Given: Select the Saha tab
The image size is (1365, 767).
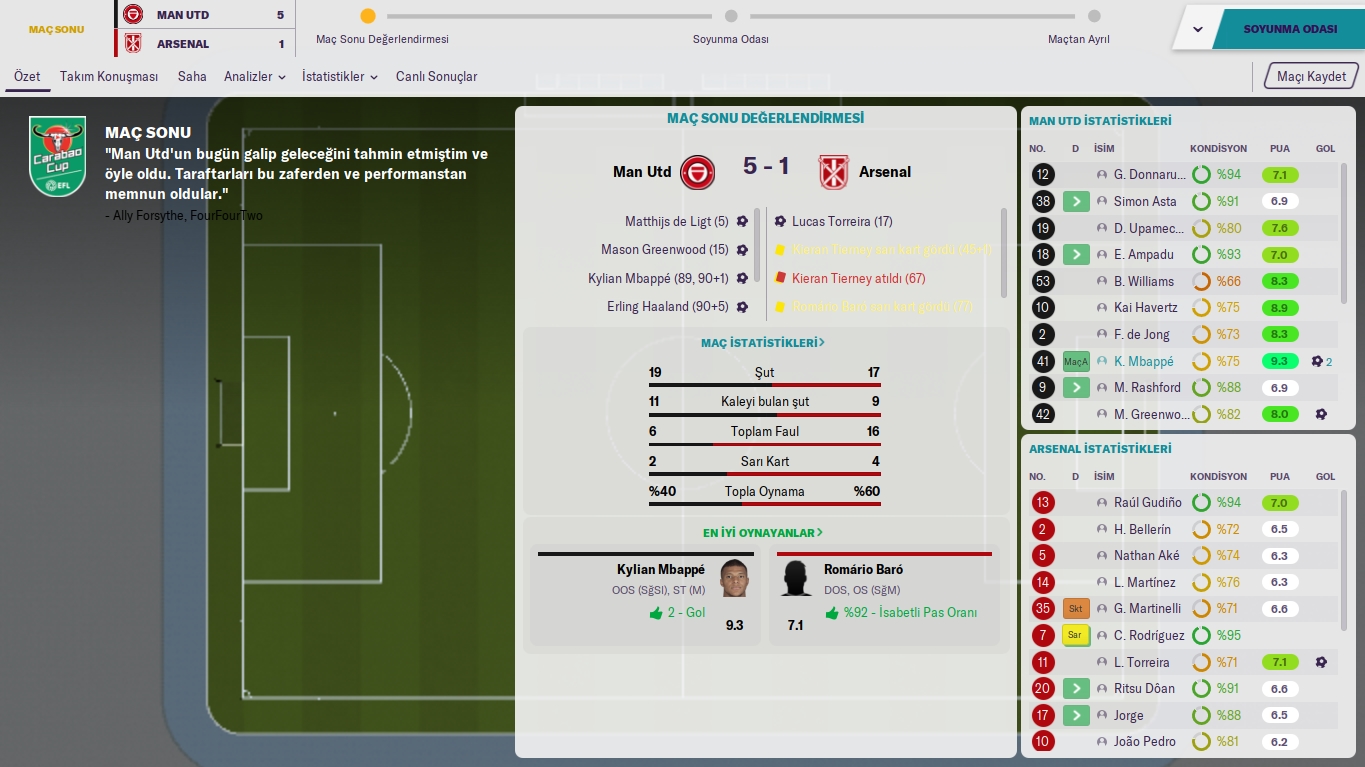Looking at the screenshot, I should (192, 77).
